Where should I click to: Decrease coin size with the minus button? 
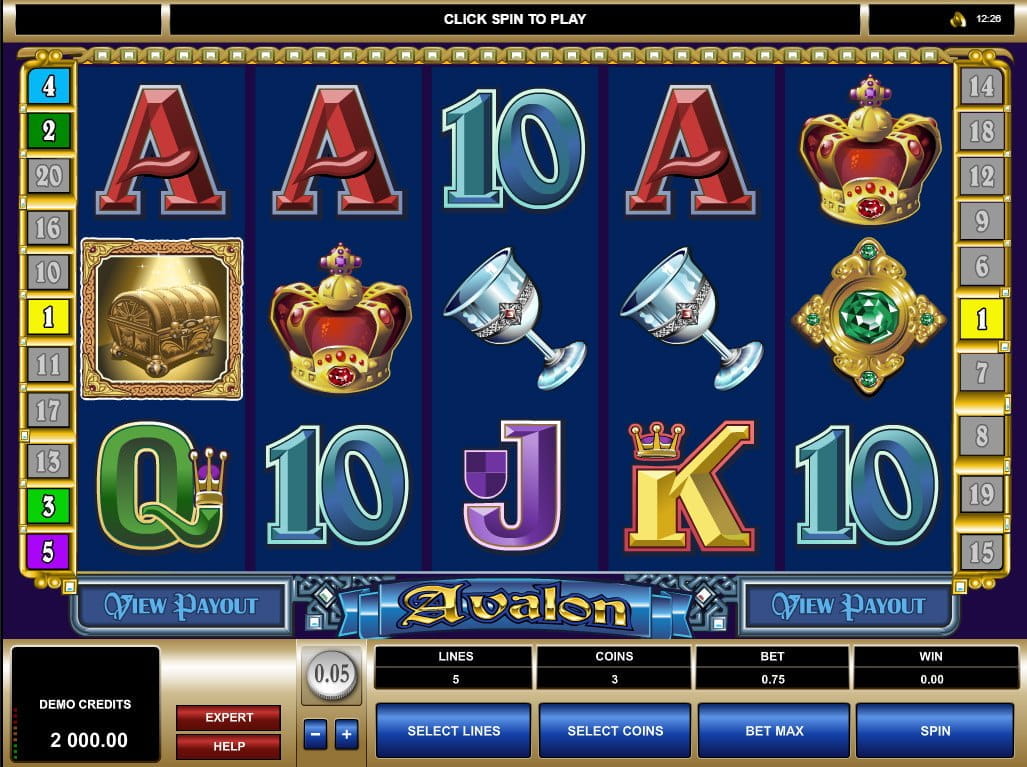click(315, 734)
